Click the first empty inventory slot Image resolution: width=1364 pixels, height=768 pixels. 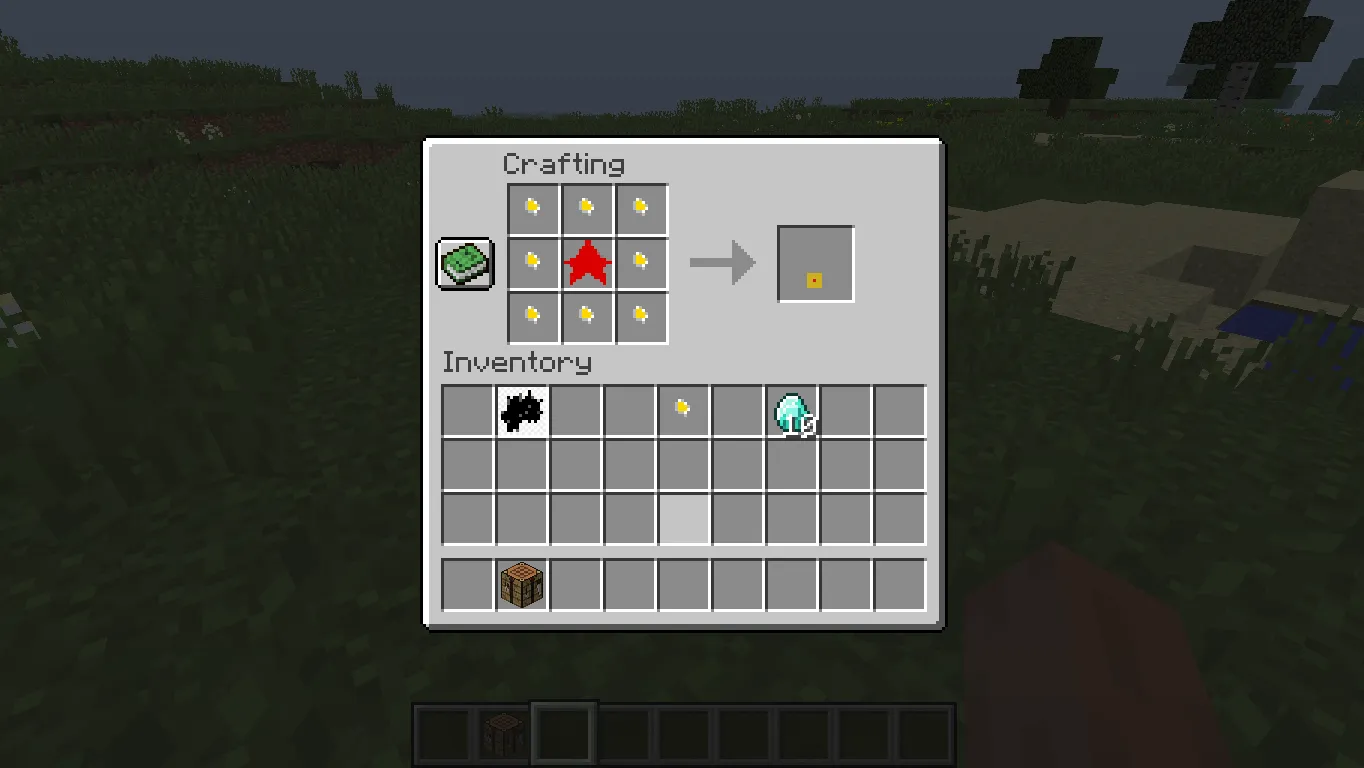coord(467,410)
